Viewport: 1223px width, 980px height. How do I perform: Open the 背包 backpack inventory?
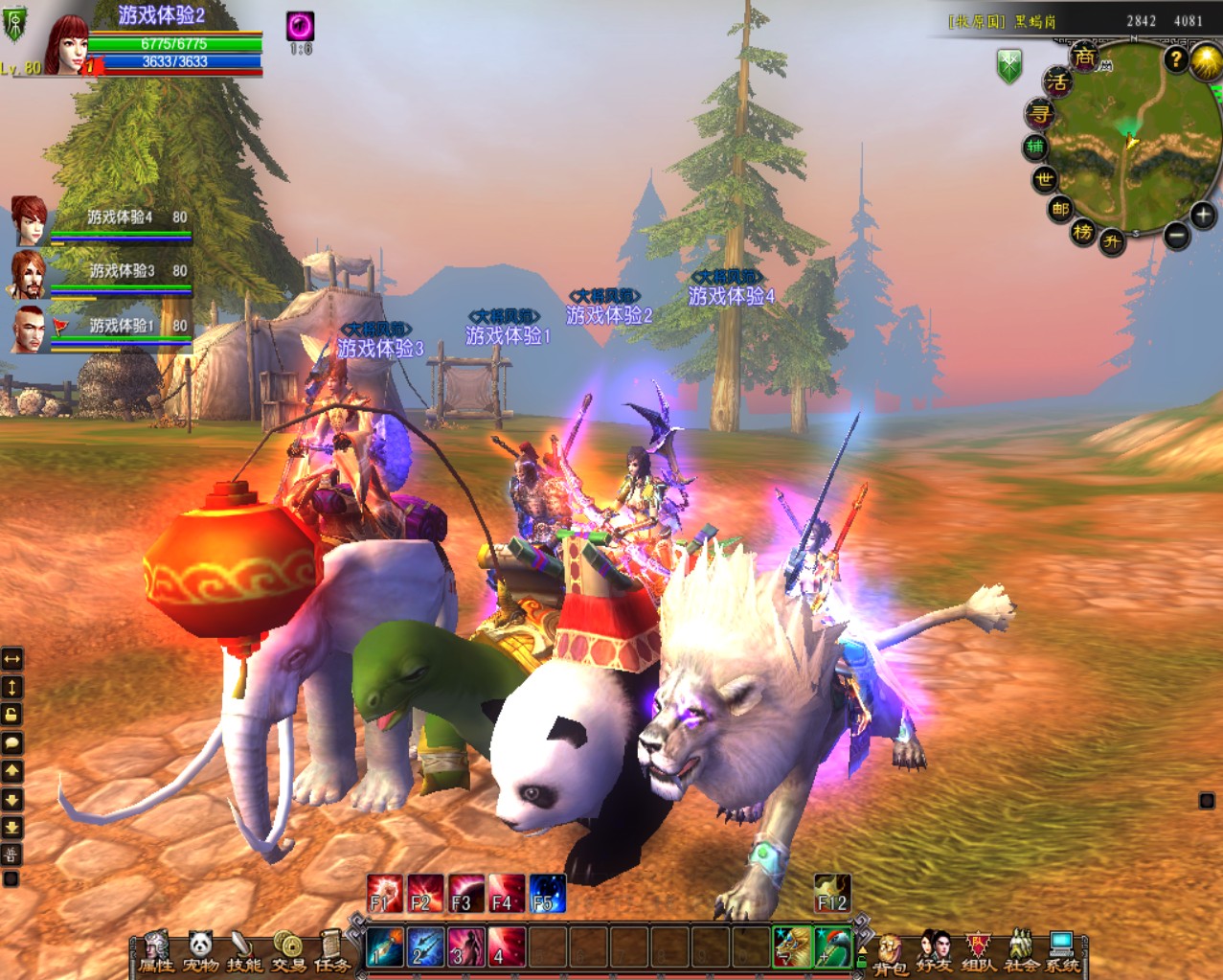pos(890,953)
